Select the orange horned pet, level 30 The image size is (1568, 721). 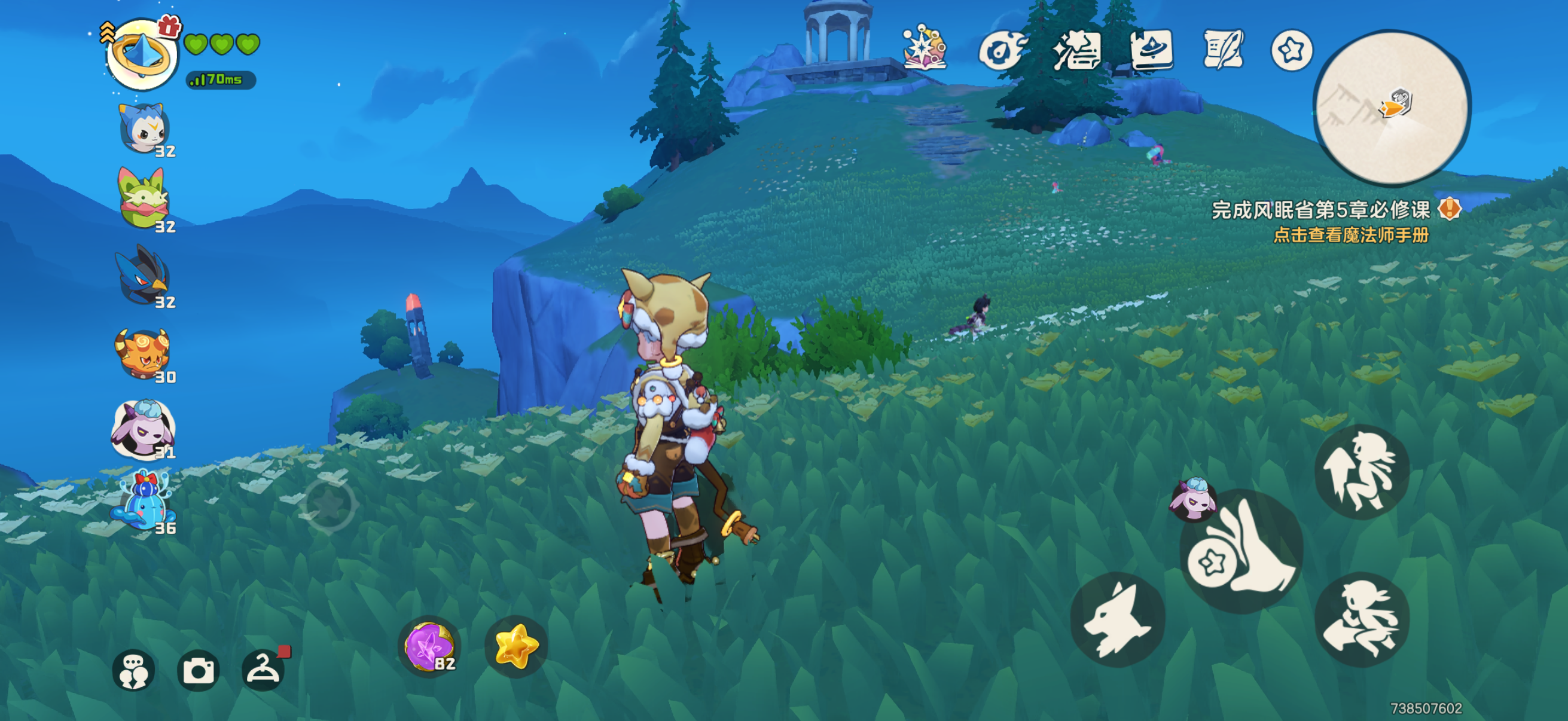click(143, 353)
